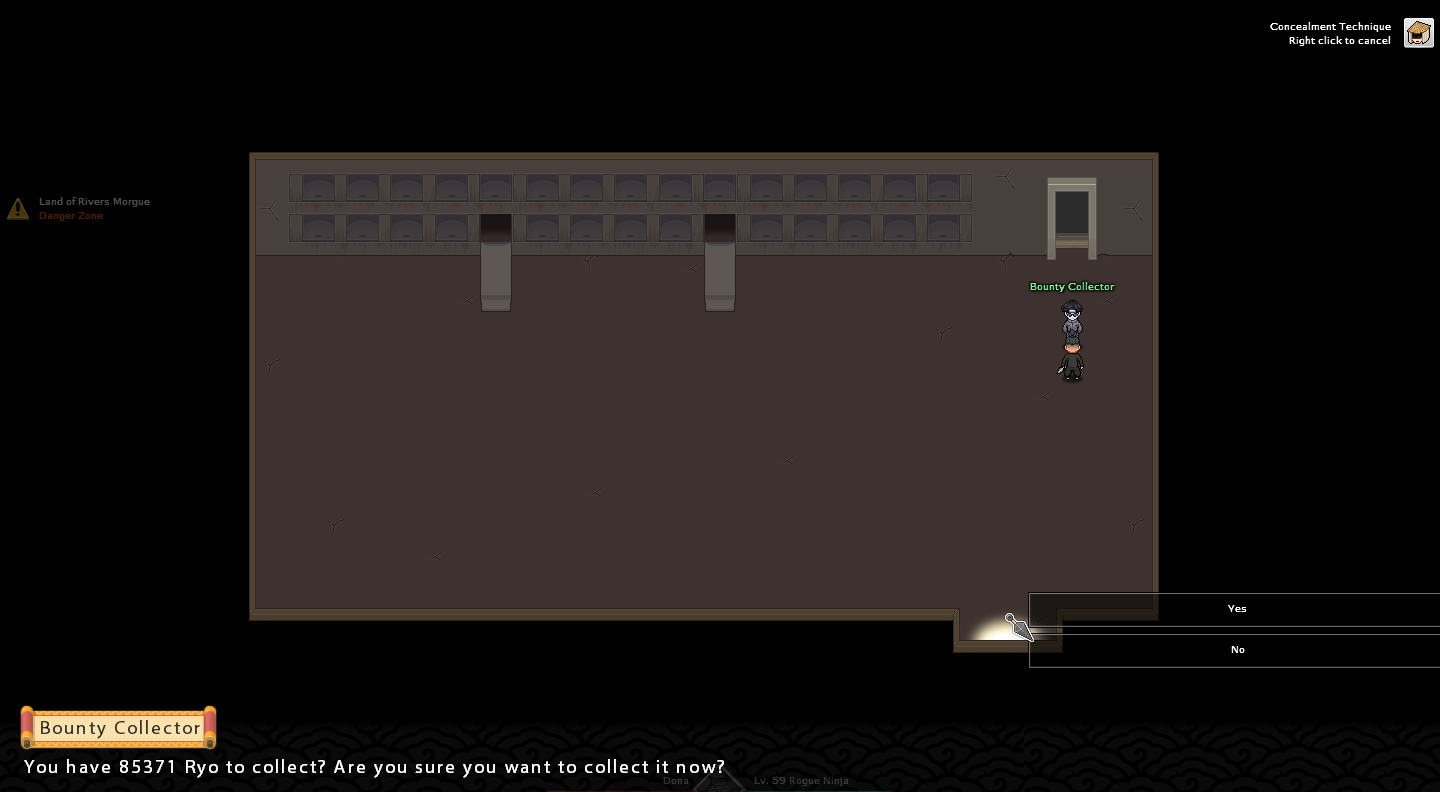Choose Yes to collect the bounty
The image size is (1440, 792).
(1236, 609)
